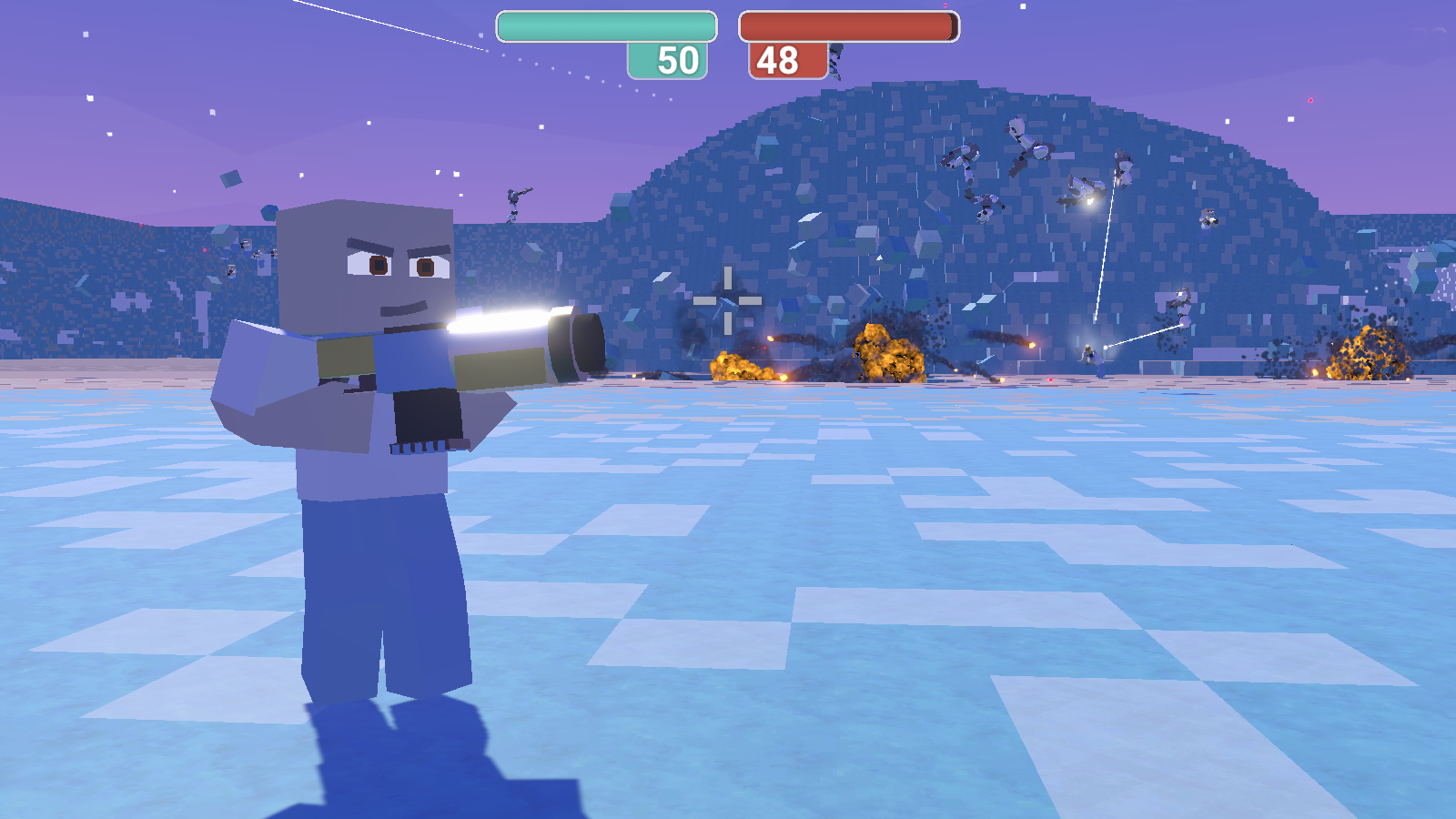Image resolution: width=1456 pixels, height=819 pixels.
Task: Click the red marker dot above the red bar
Action: click(x=945, y=5)
